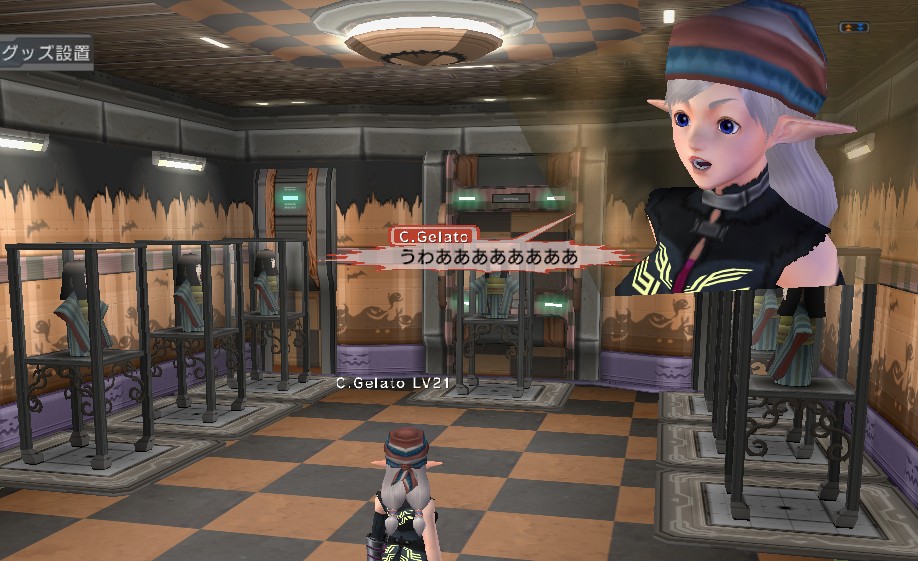
Task: Click the グッズ設置 panel label
Action: (44, 54)
